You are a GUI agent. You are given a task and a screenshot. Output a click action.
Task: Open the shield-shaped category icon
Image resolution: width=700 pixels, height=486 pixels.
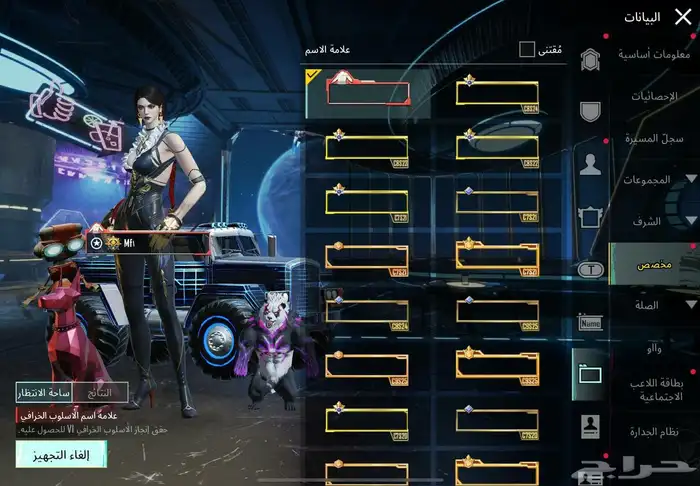pos(590,111)
